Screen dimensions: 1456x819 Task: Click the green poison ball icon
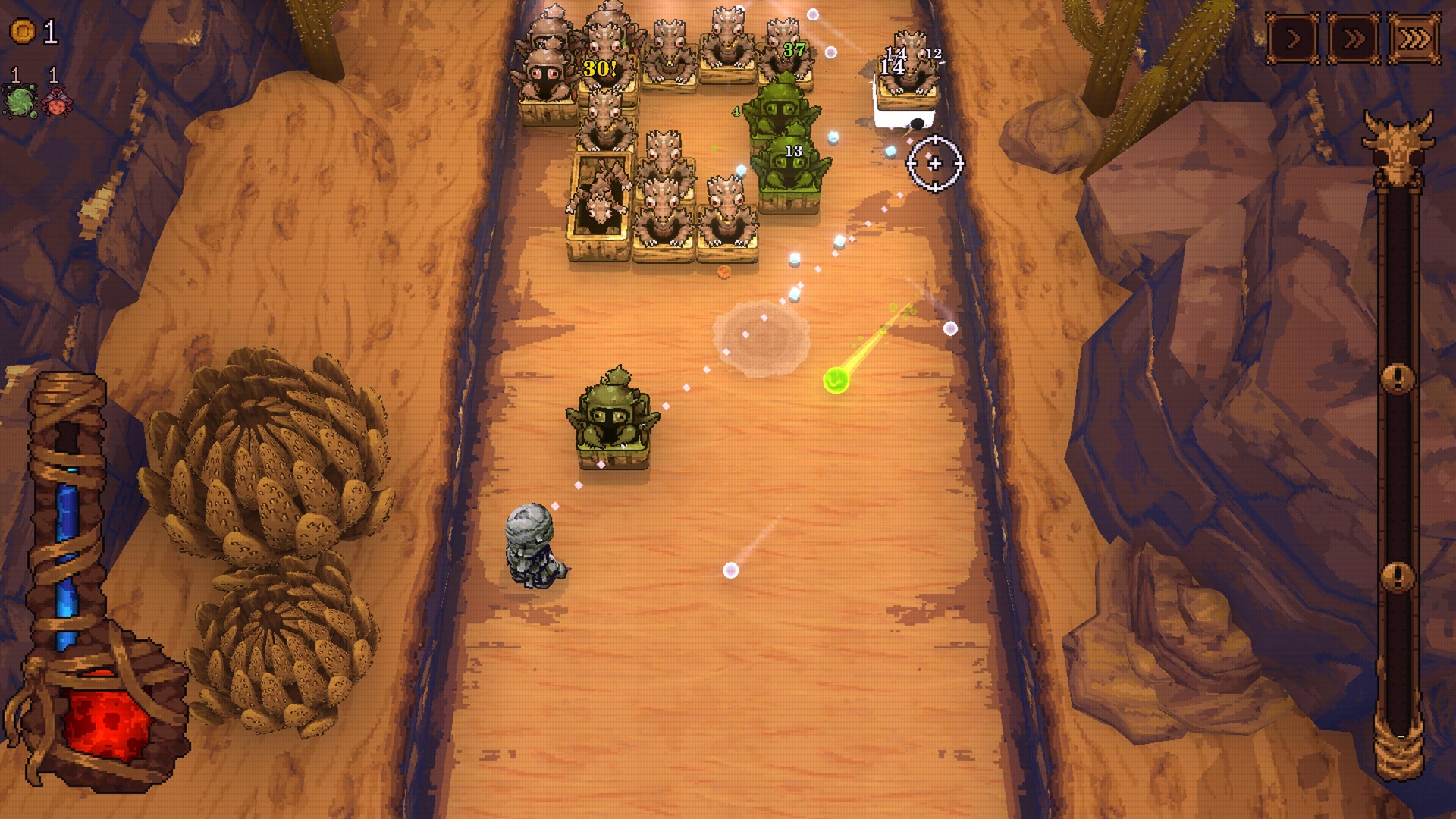[18, 101]
